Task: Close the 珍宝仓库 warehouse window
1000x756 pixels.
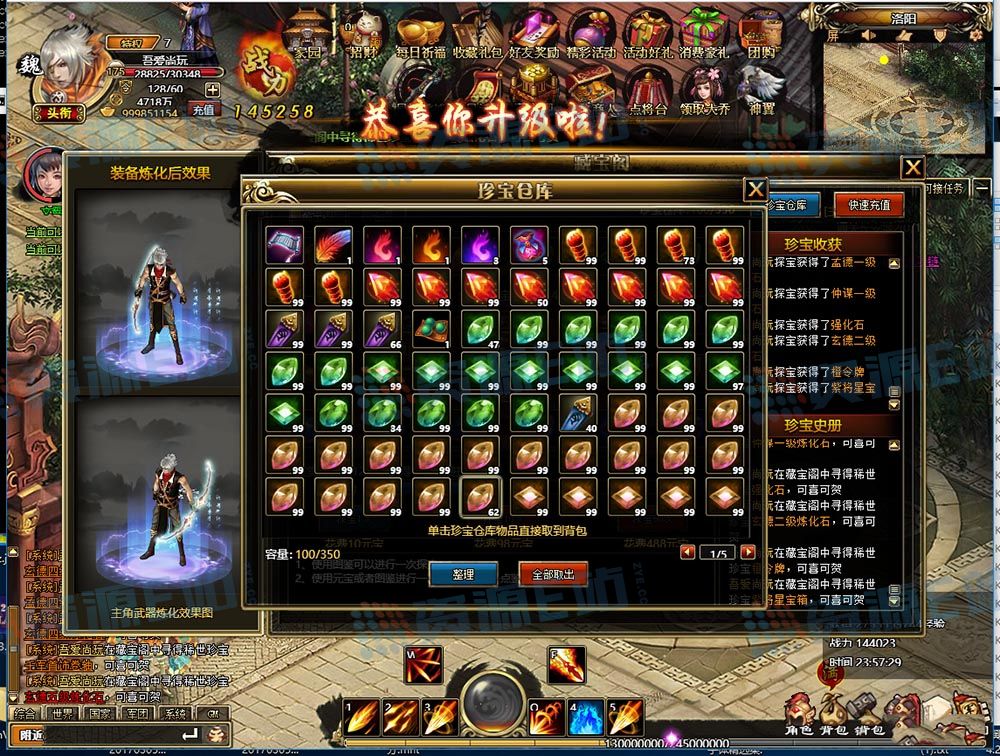Action: click(756, 189)
